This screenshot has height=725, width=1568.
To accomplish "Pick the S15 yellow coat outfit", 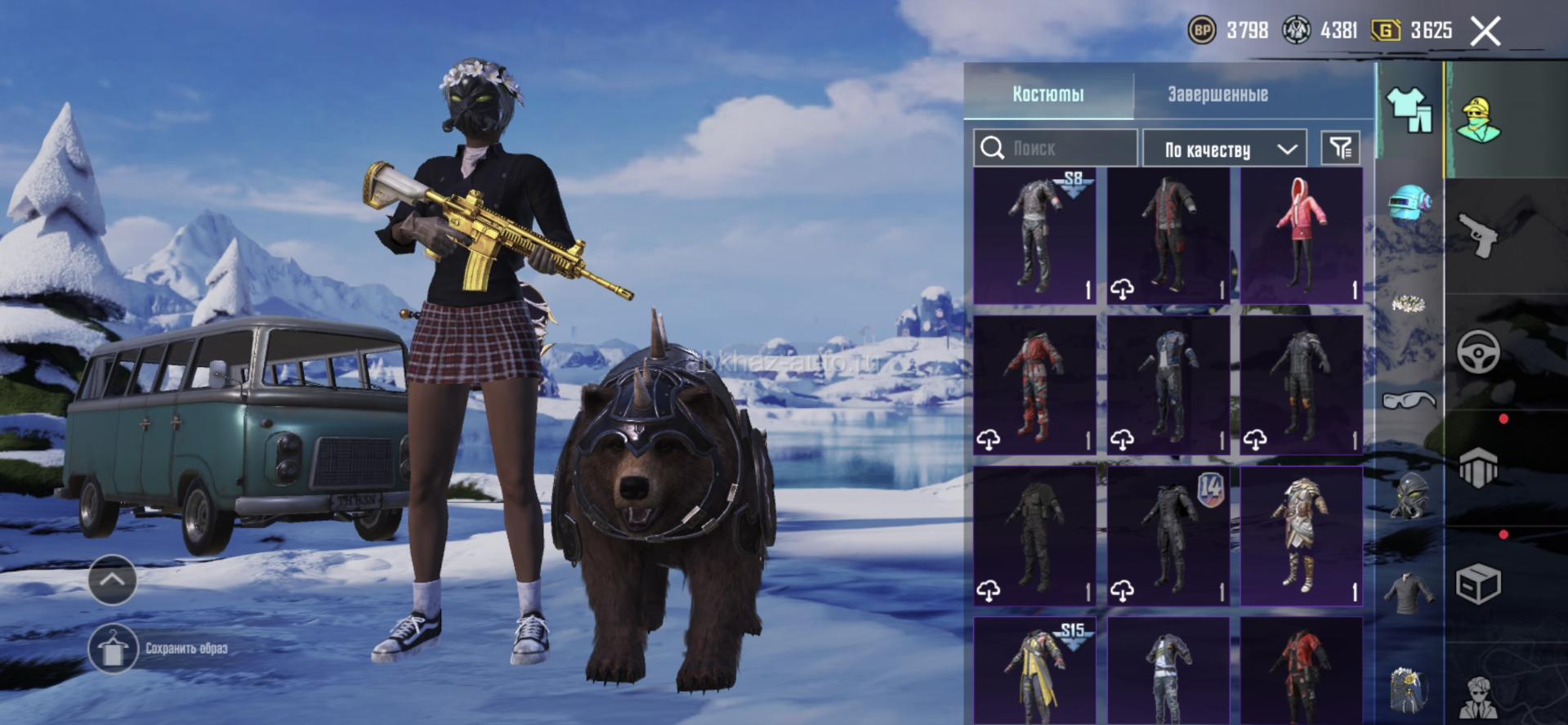I will pyautogui.click(x=1034, y=670).
